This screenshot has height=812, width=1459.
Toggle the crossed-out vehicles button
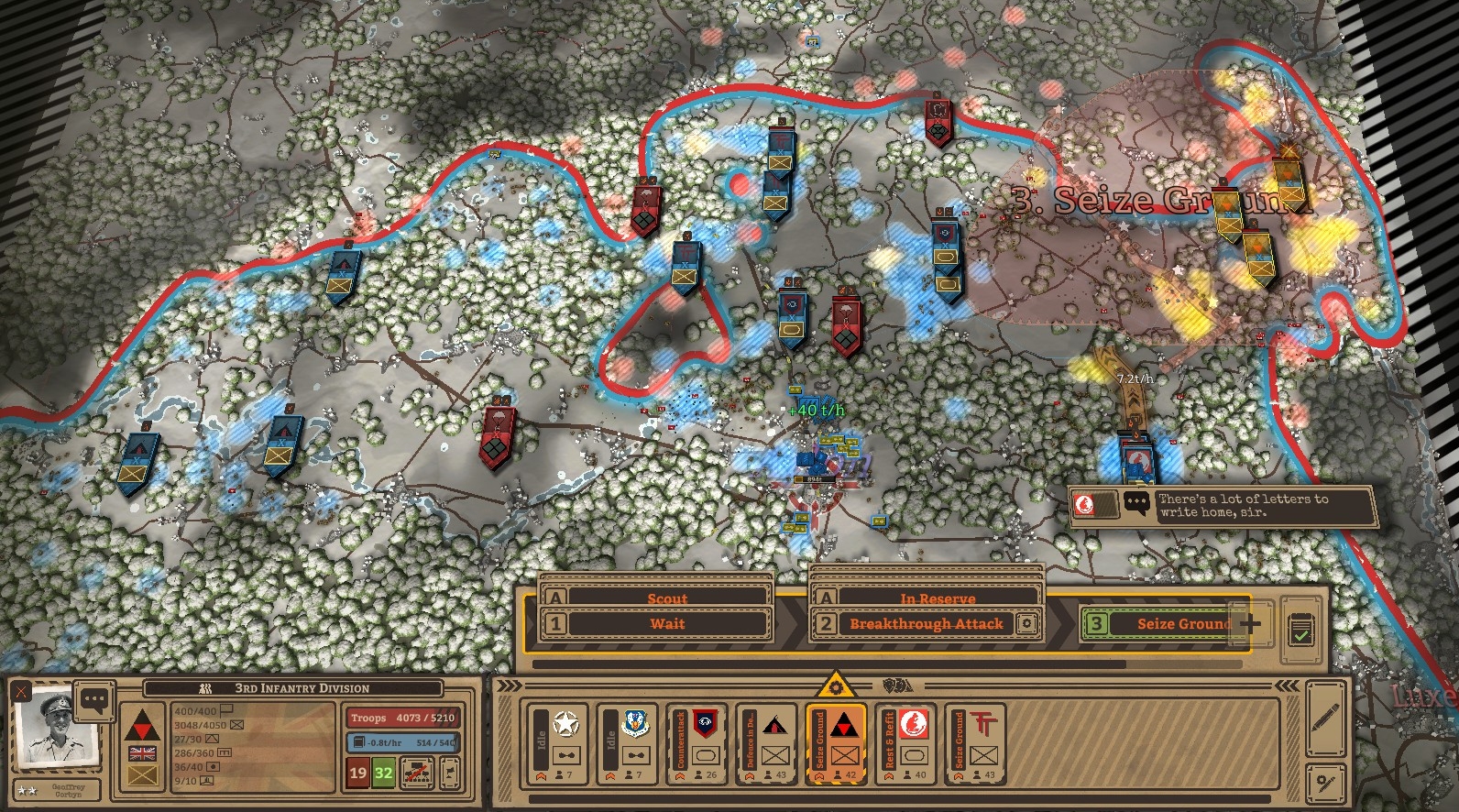(418, 773)
